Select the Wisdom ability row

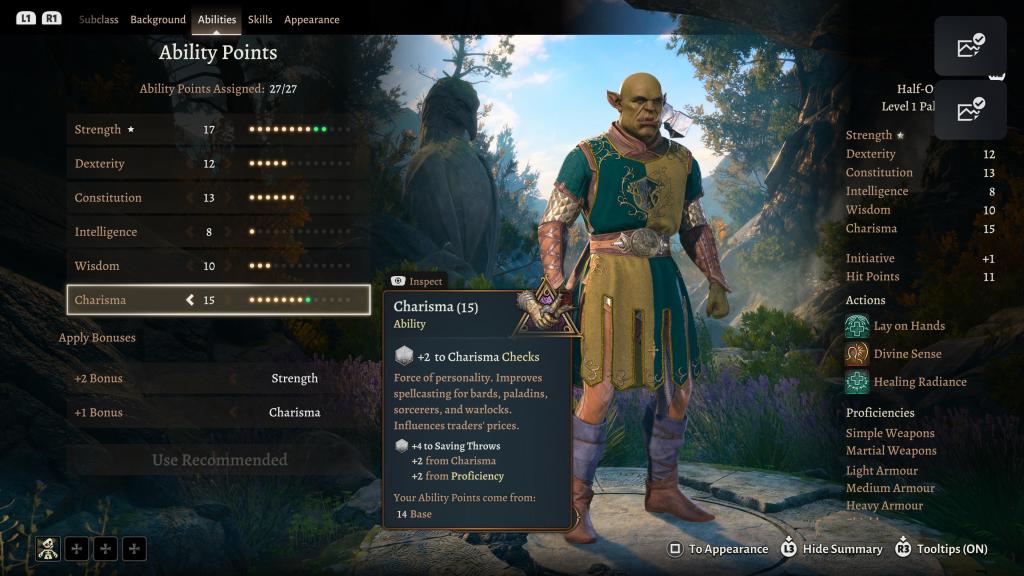(x=218, y=266)
